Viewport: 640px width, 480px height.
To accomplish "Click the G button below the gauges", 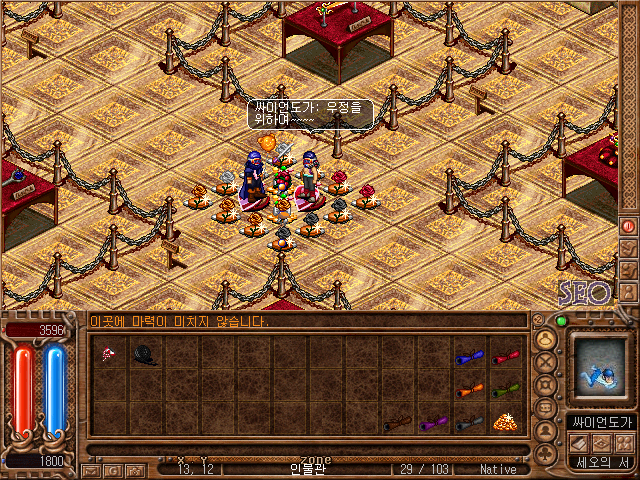I will (113, 470).
